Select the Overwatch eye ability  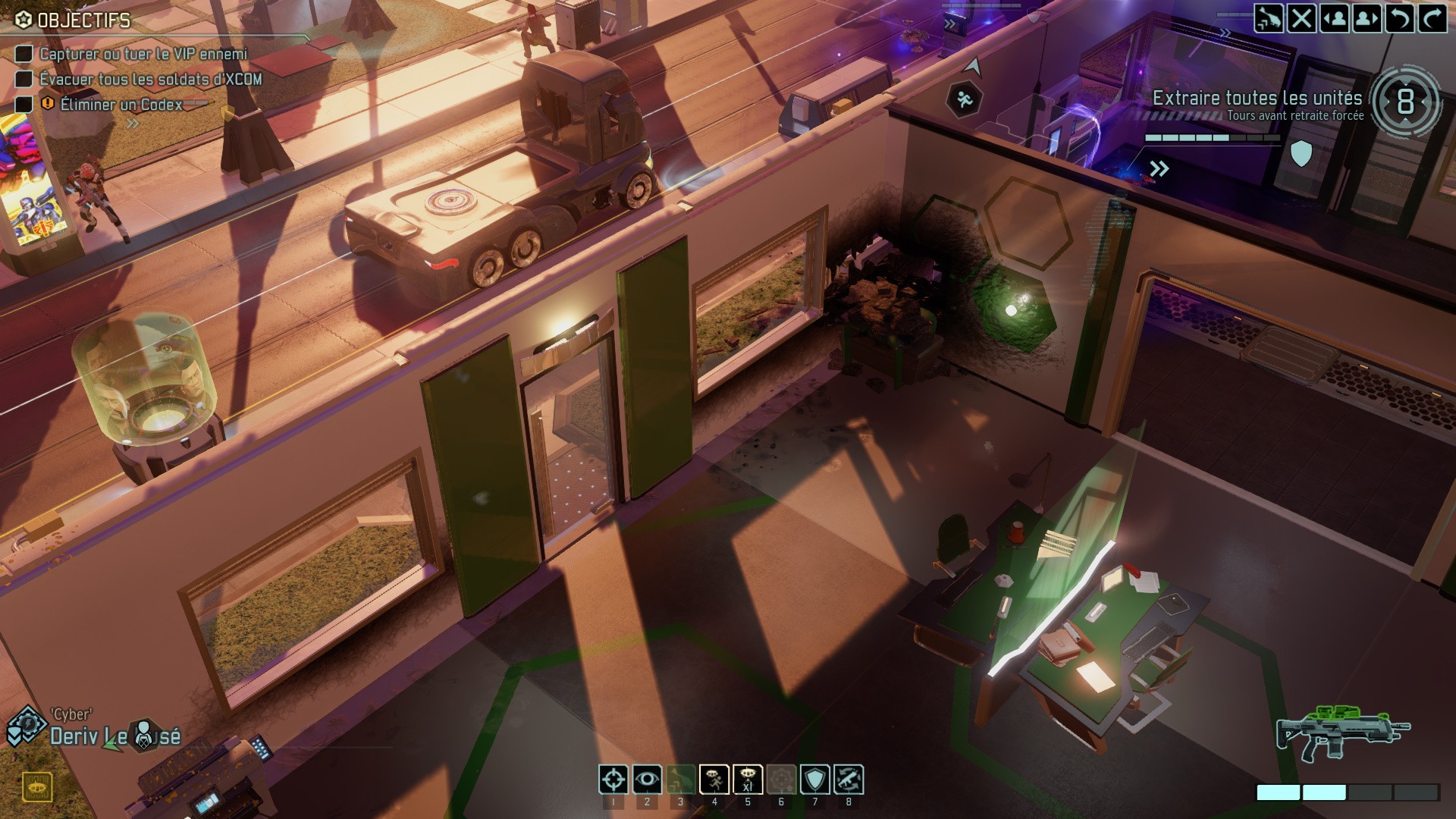tap(647, 780)
